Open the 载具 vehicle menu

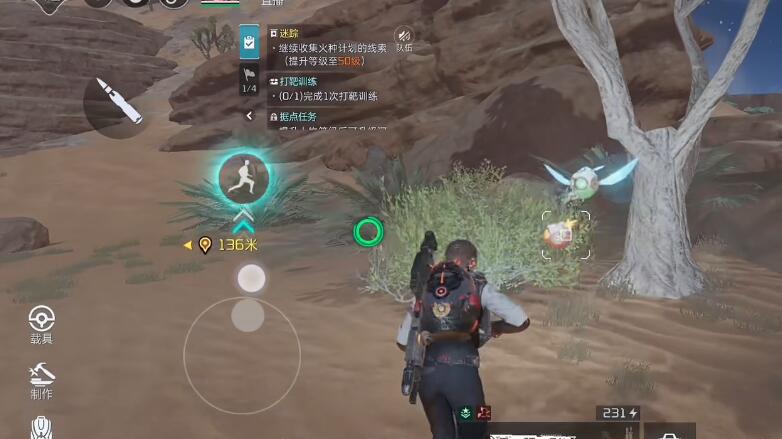41,324
